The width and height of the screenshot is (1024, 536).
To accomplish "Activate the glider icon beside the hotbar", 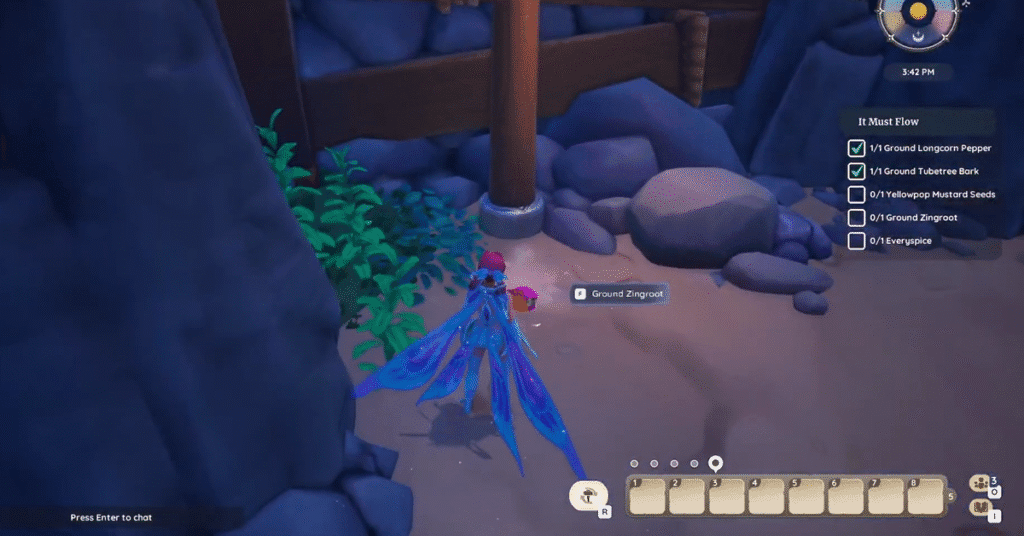I will point(590,494).
